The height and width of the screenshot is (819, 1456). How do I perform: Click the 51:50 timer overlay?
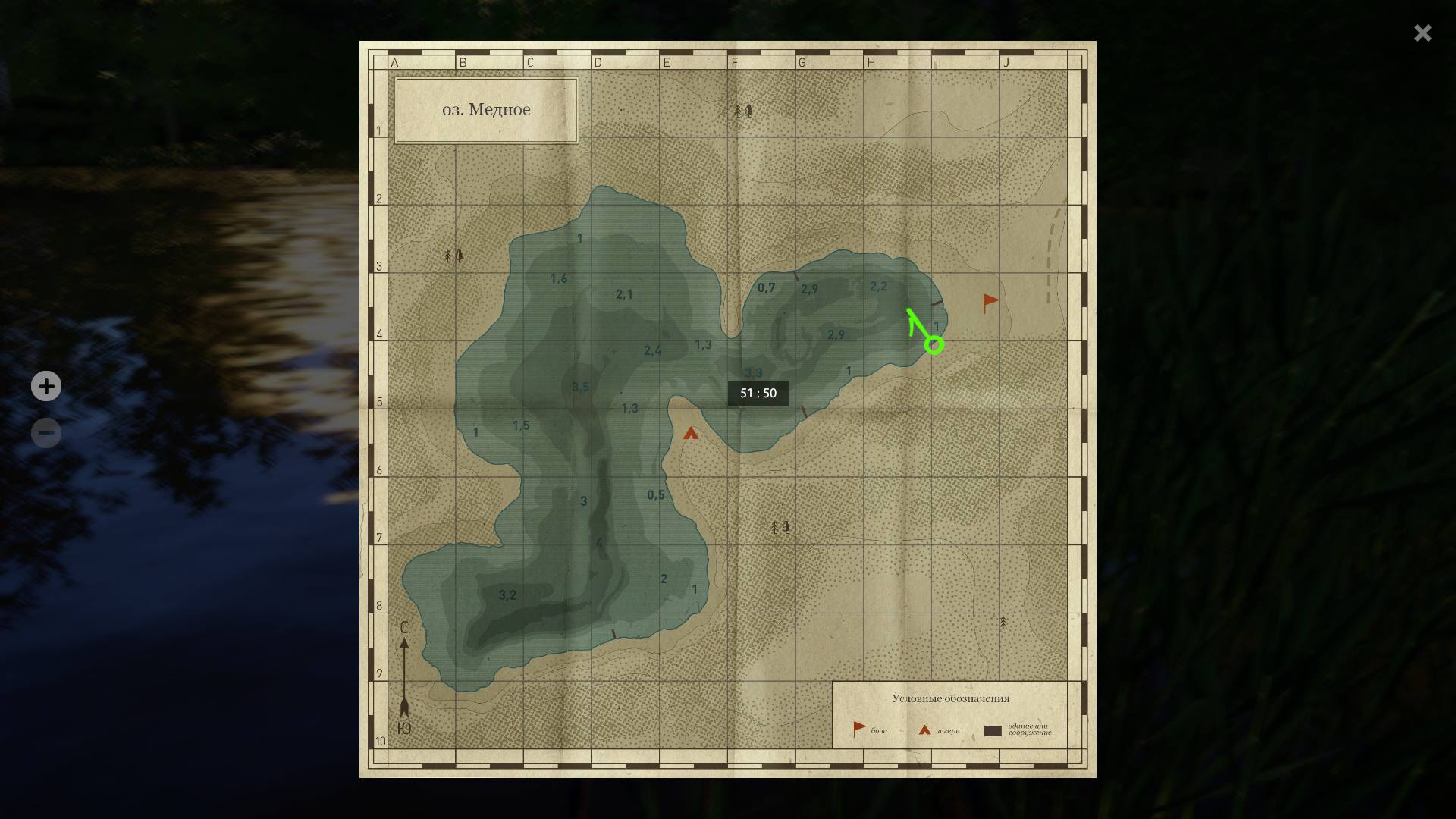(x=757, y=394)
